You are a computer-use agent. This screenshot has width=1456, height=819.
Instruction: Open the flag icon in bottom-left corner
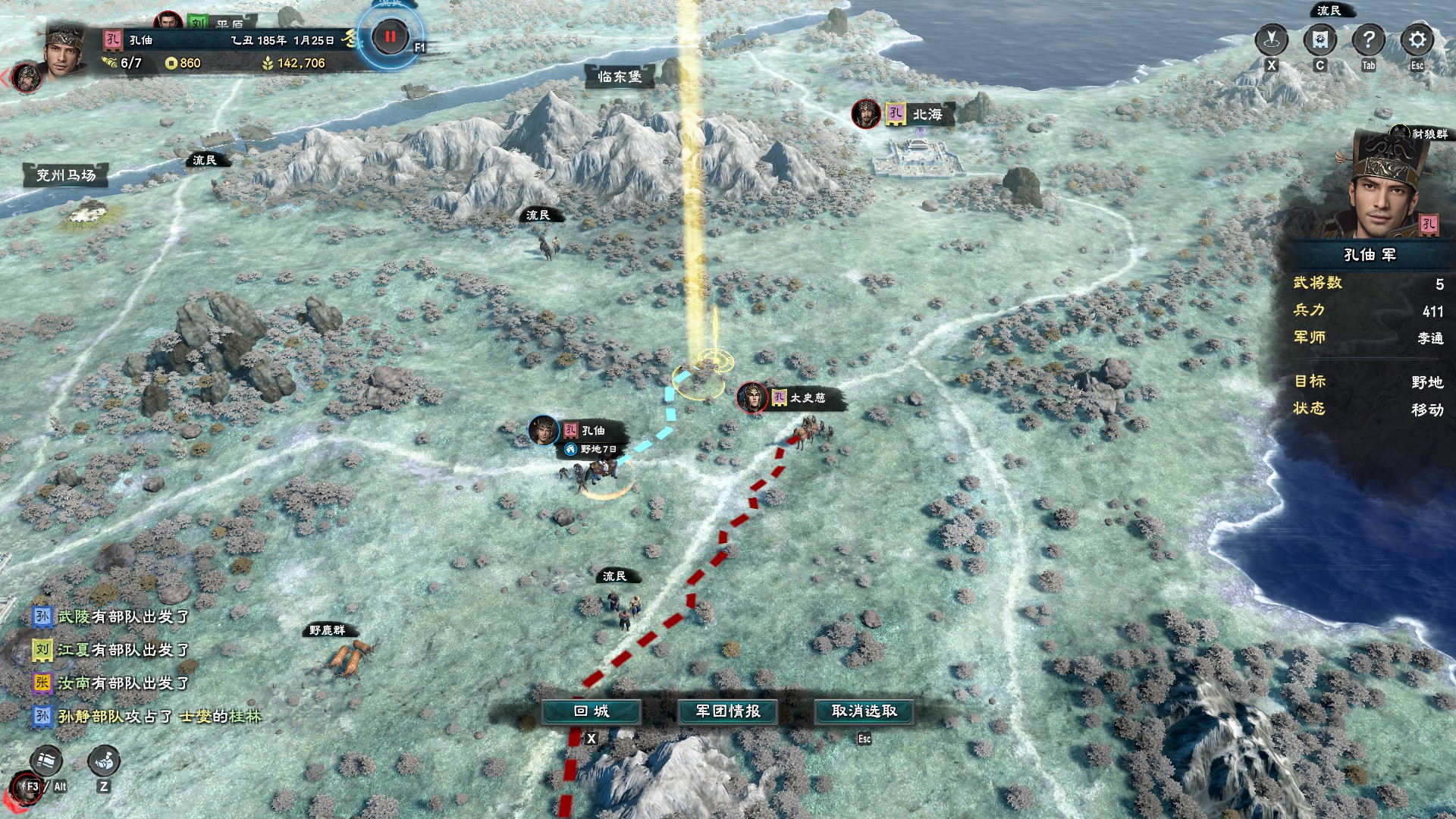[x=45, y=761]
